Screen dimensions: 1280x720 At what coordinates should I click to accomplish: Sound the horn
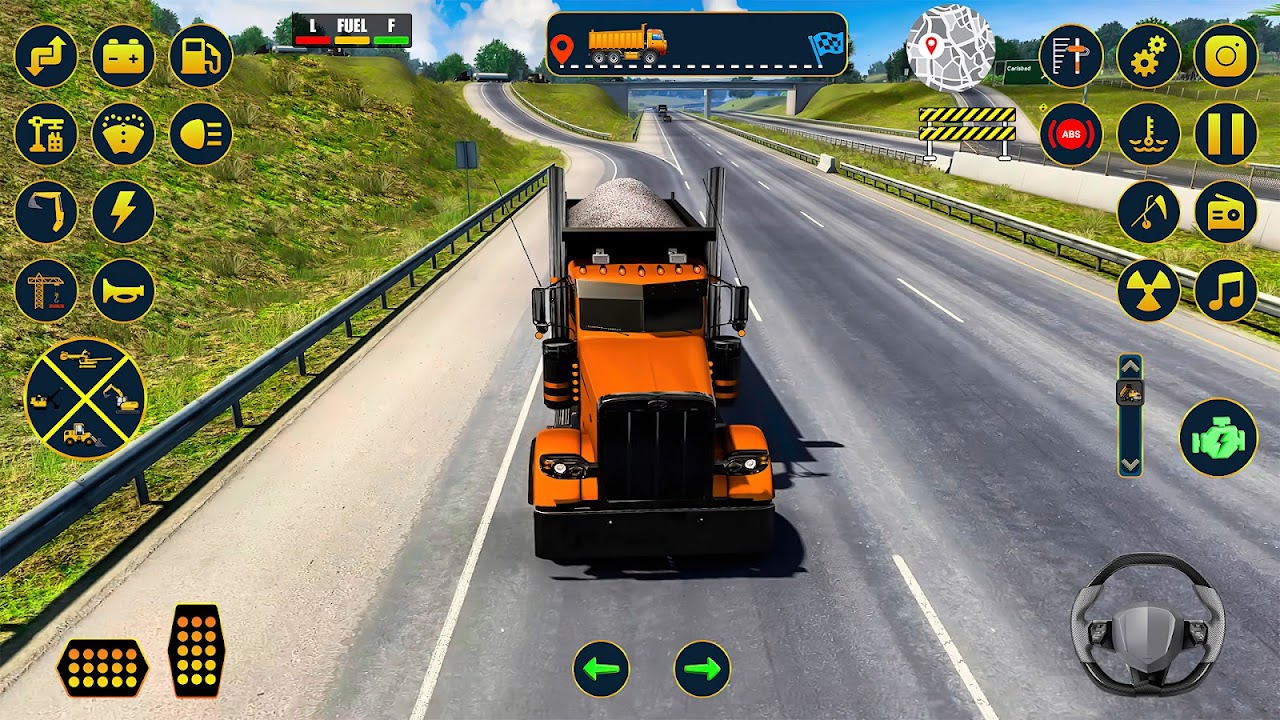tap(123, 290)
